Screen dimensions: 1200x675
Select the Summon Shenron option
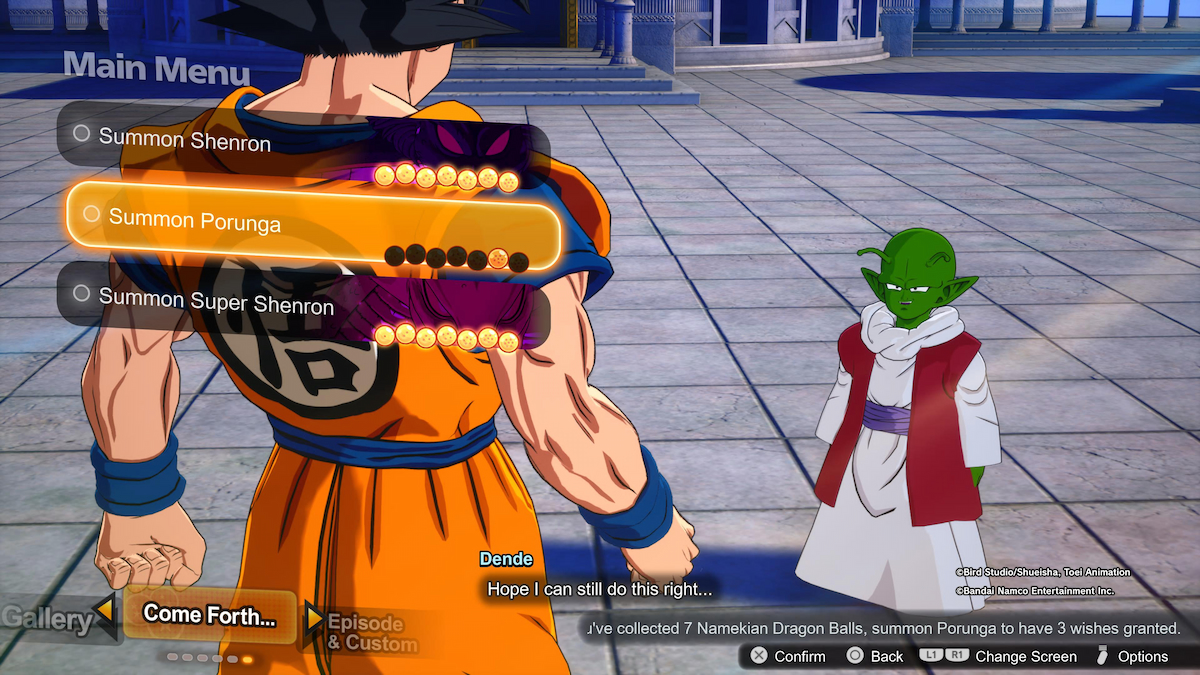185,141
